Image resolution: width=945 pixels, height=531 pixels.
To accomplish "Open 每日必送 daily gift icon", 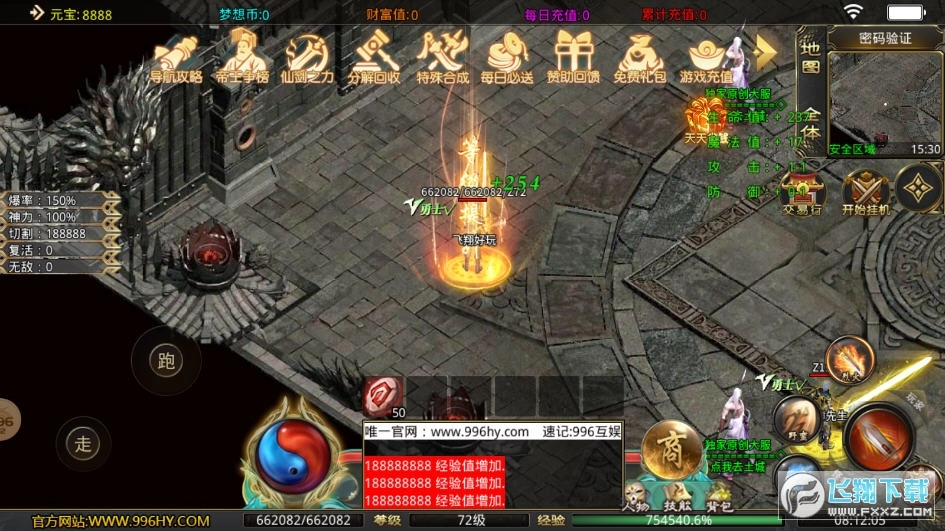I will (x=507, y=58).
